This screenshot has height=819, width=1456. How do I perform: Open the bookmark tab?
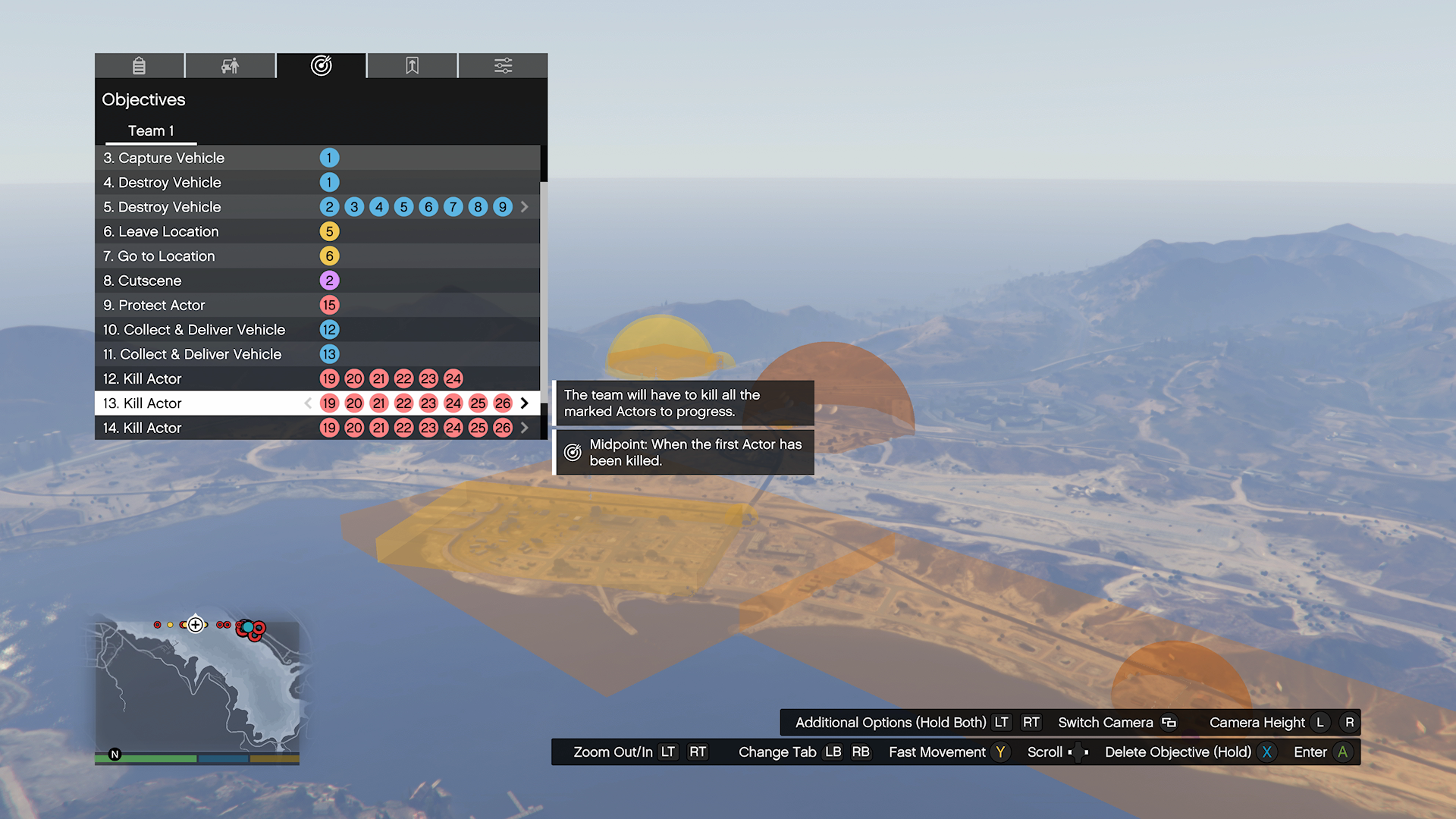pyautogui.click(x=412, y=66)
